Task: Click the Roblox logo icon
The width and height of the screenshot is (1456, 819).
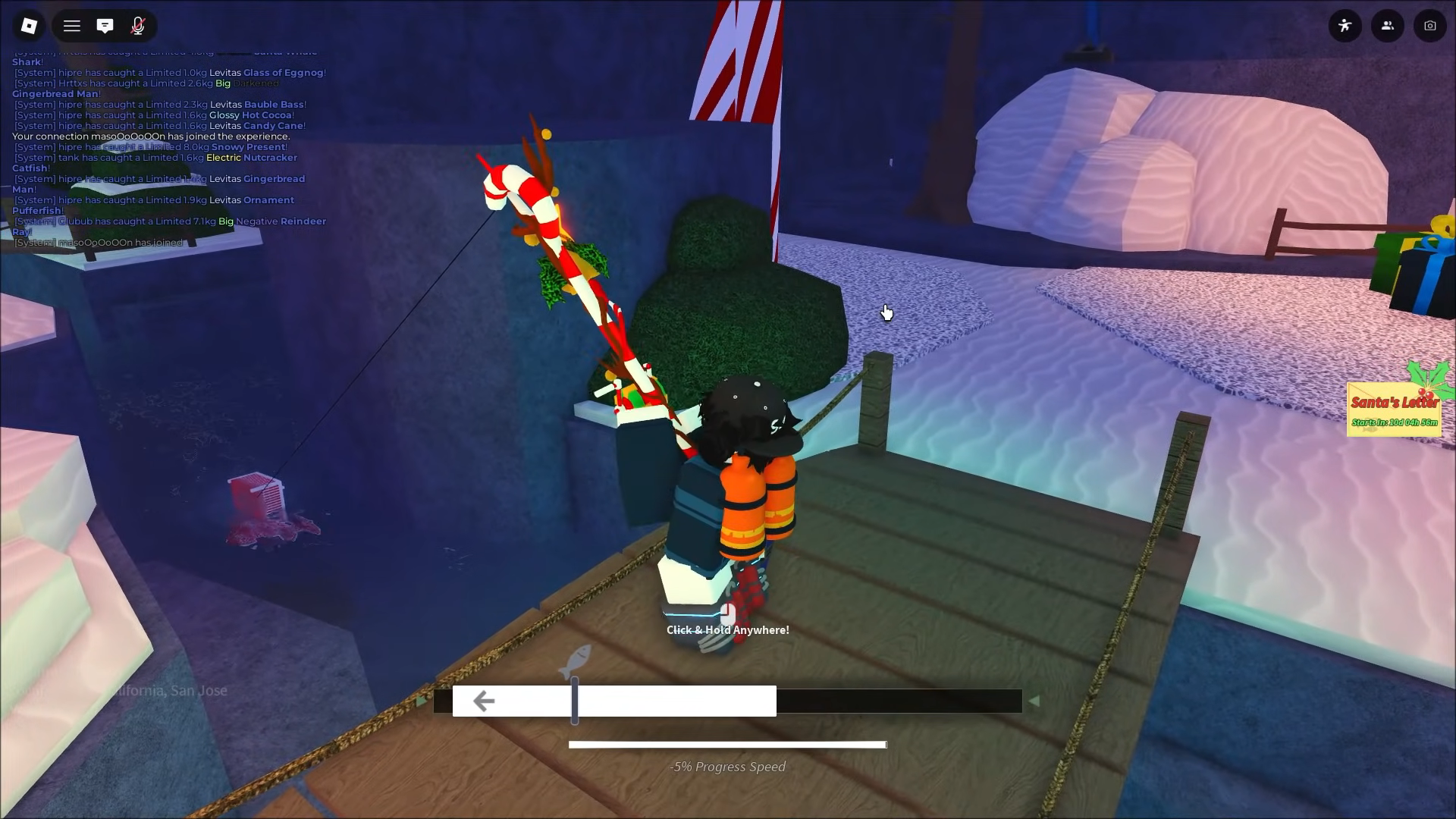Action: pyautogui.click(x=29, y=25)
